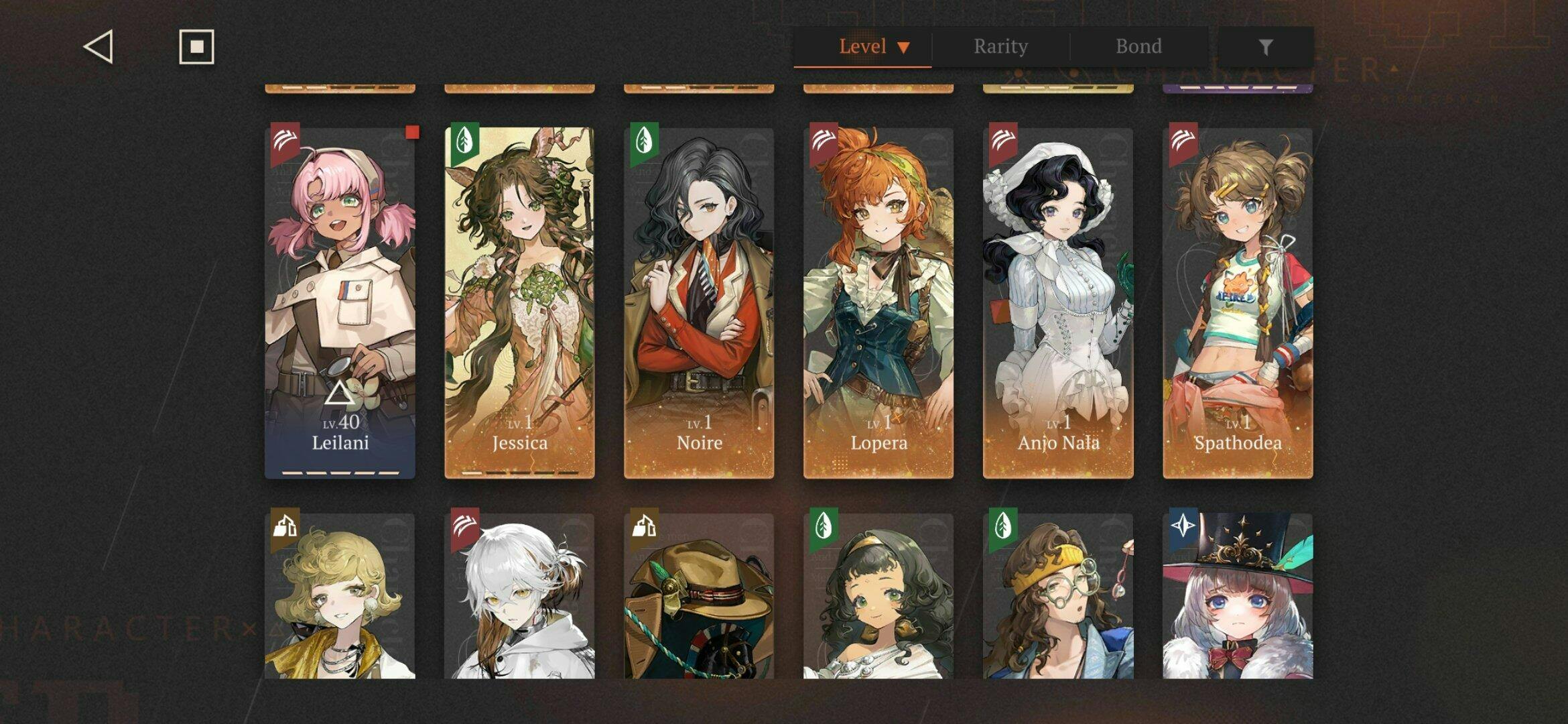Open Noire's character card
Image resolution: width=1568 pixels, height=724 pixels.
699,302
